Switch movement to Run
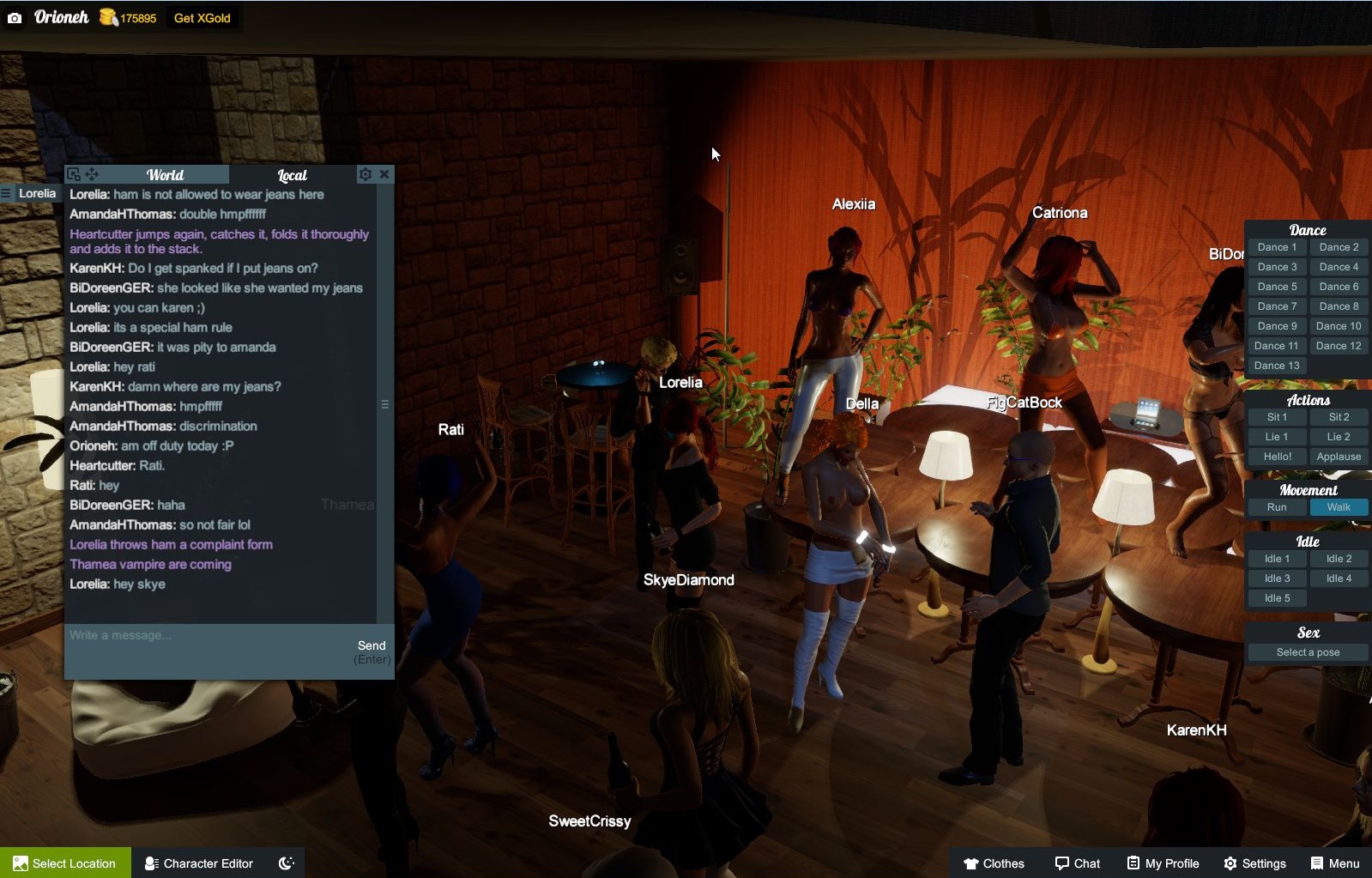1372x878 pixels. tap(1277, 507)
